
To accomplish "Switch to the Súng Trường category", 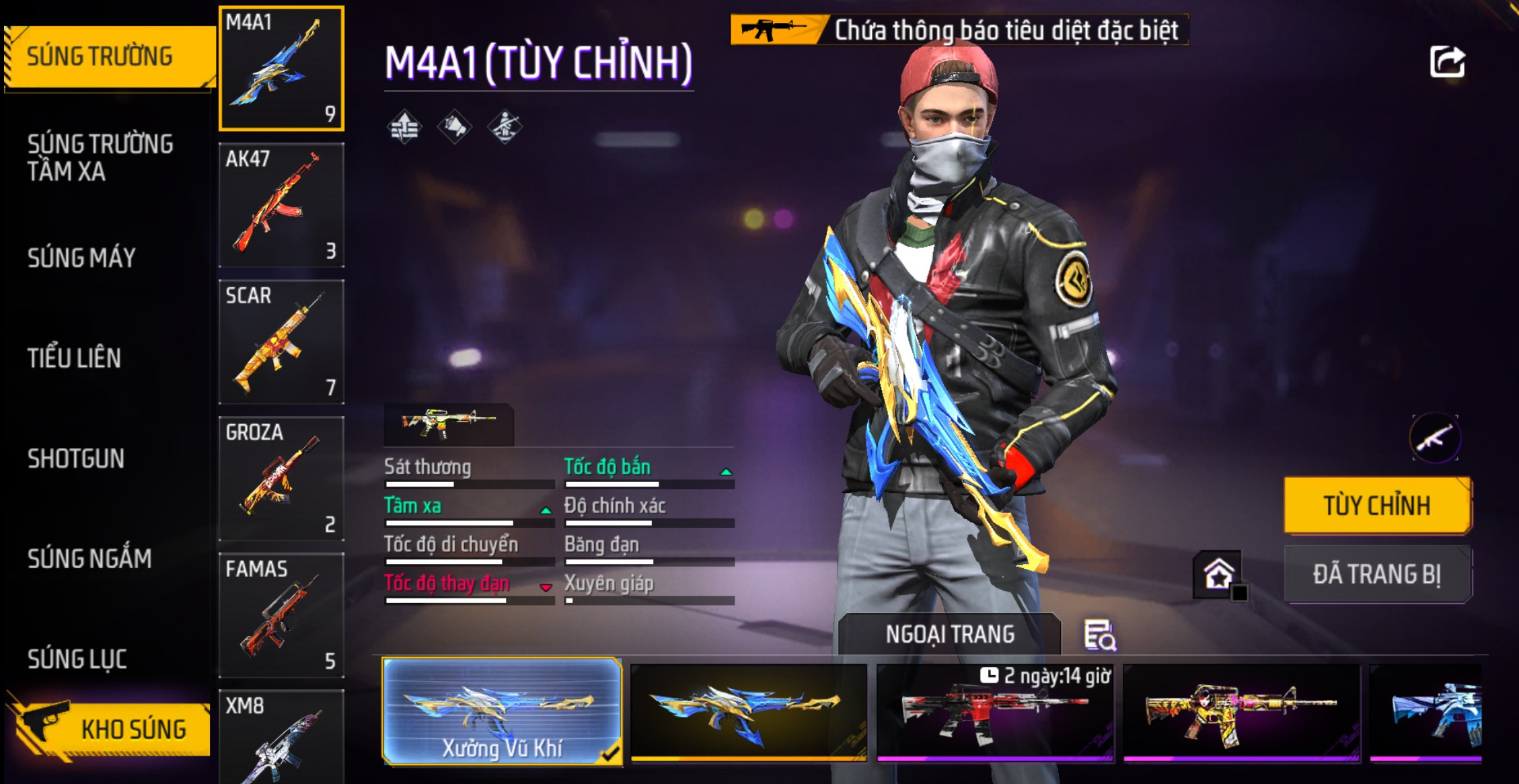I will 101,57.
